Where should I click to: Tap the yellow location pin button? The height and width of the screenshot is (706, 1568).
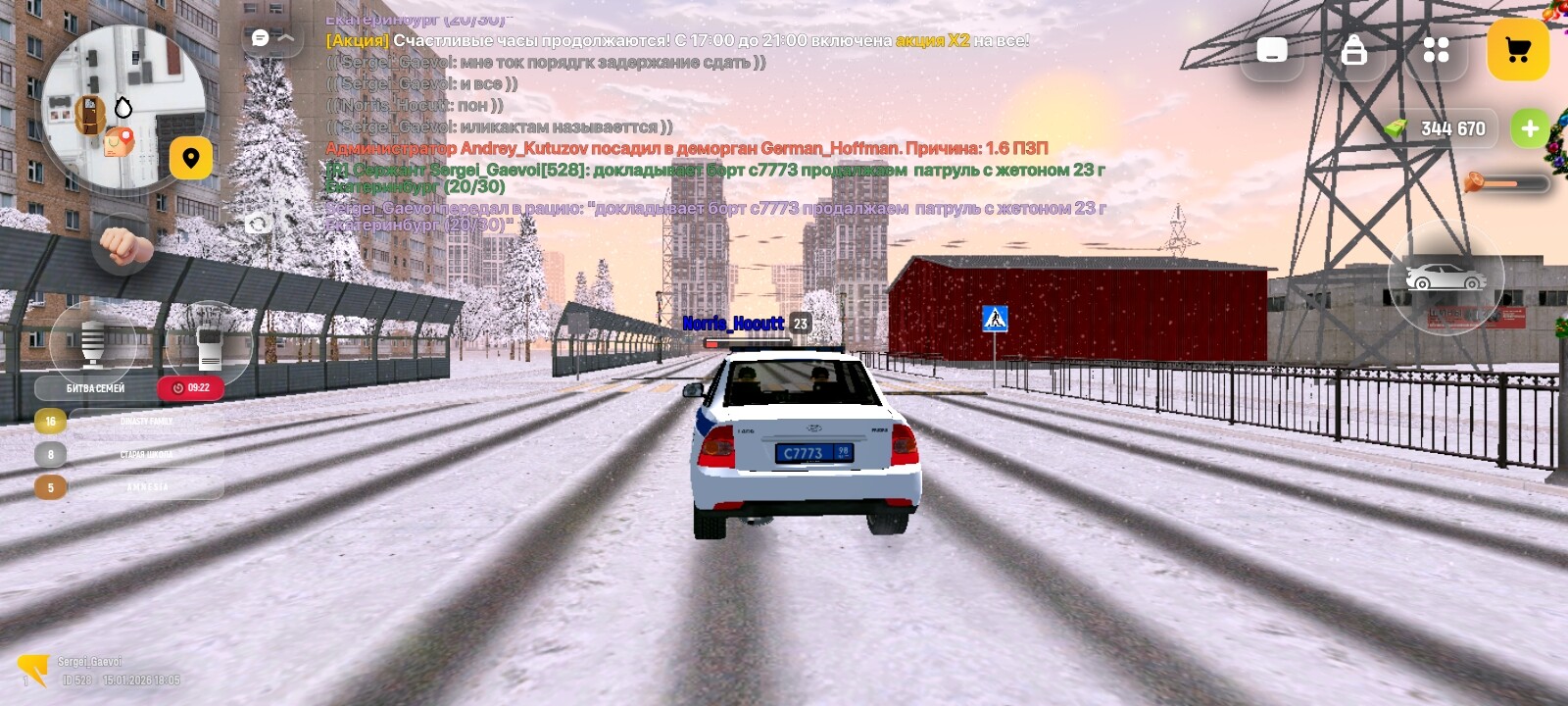(x=191, y=158)
